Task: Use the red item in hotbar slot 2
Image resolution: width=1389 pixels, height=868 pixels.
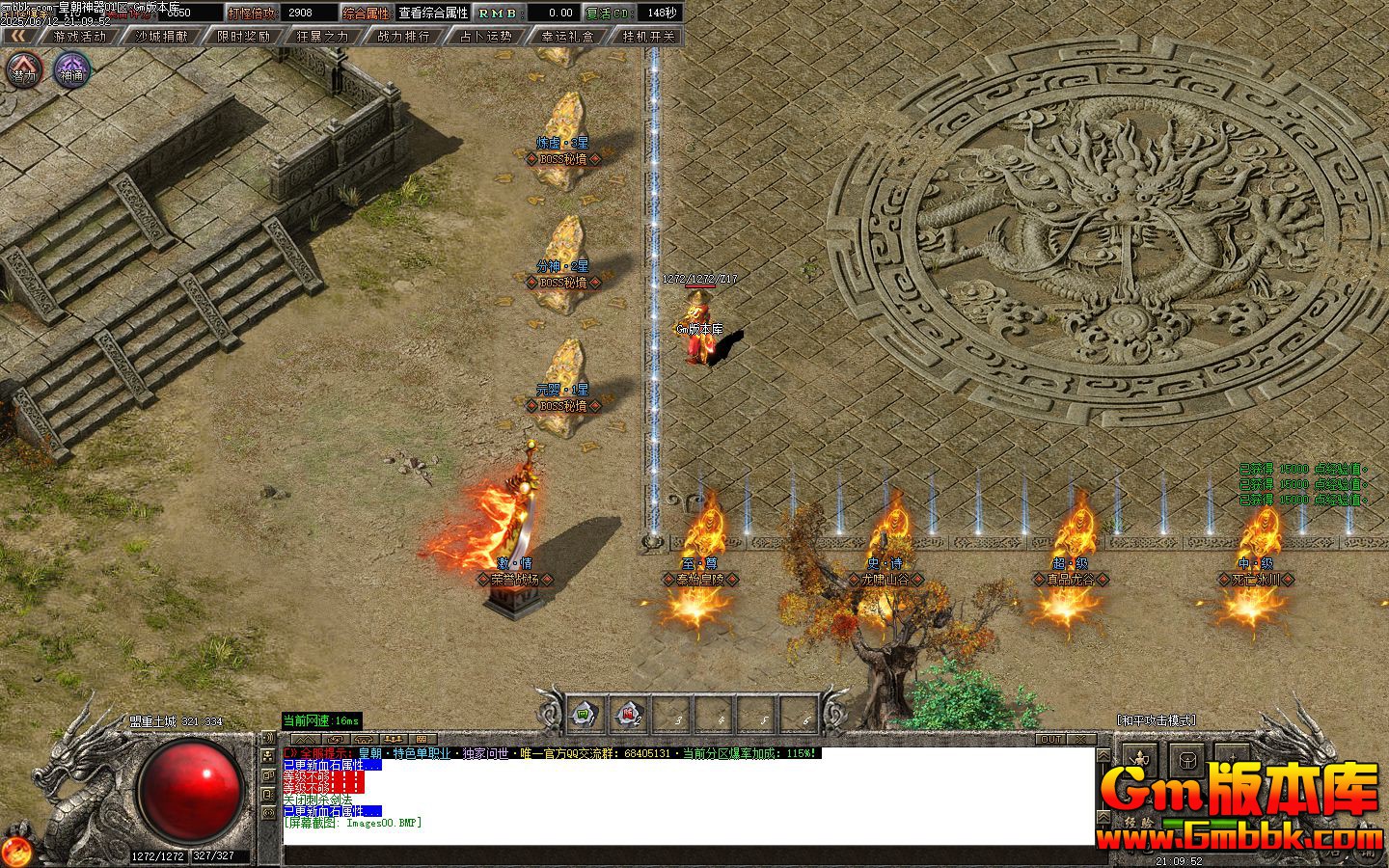Action: [630, 715]
